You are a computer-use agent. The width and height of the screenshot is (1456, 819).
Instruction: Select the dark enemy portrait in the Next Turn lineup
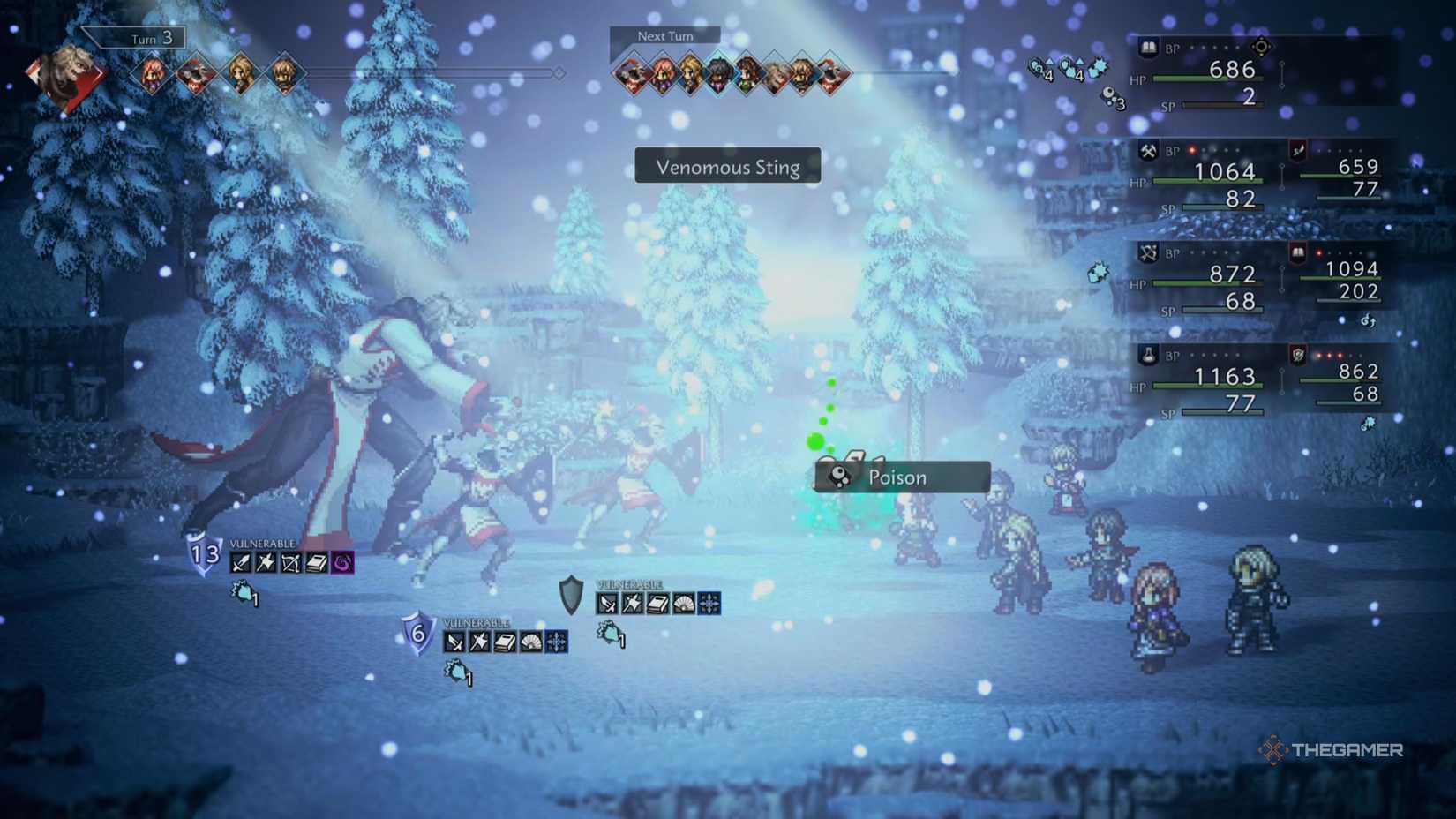tap(718, 76)
